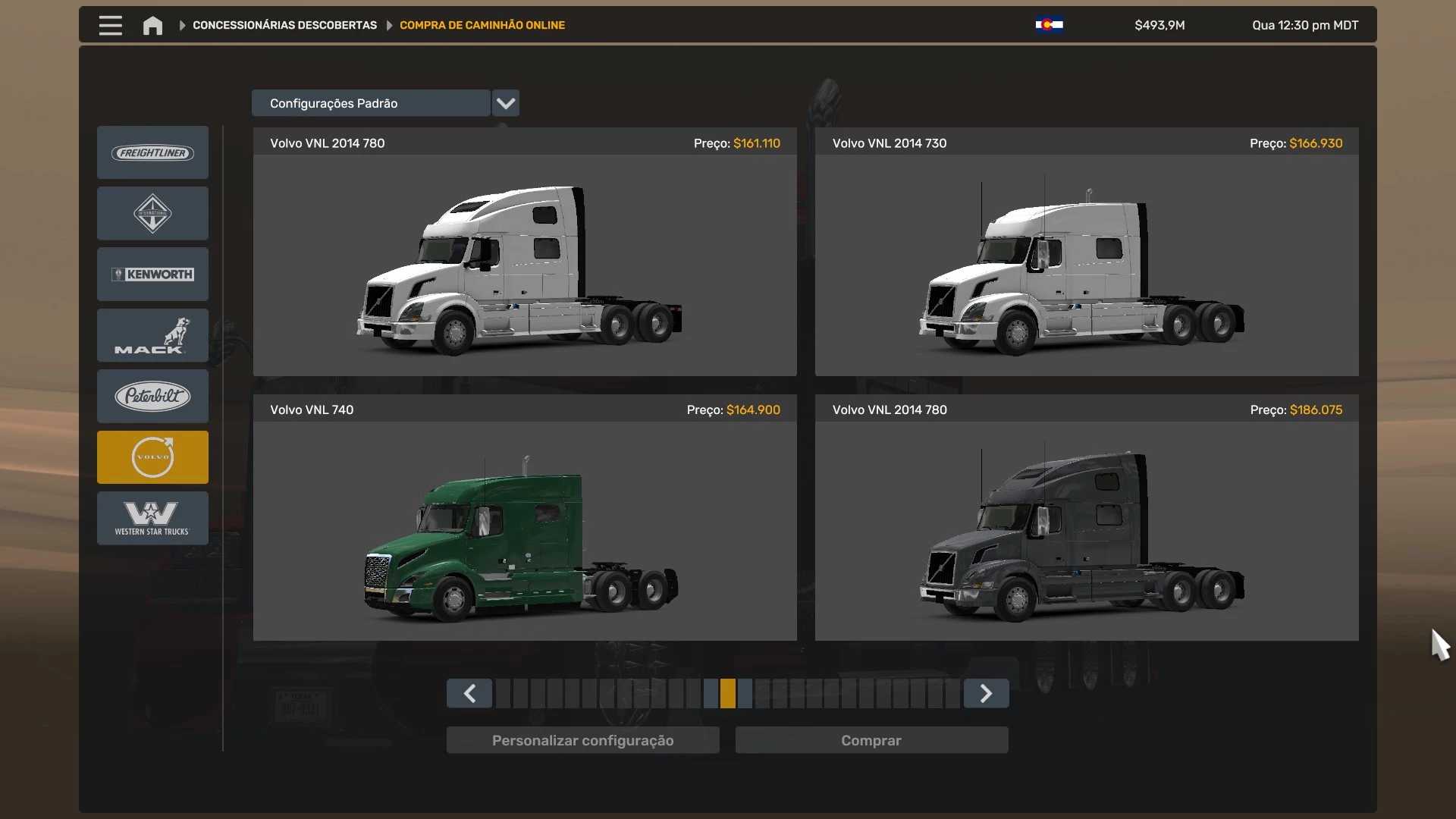This screenshot has width=1456, height=819.
Task: Select the Freightliner brand tab
Action: (152, 152)
